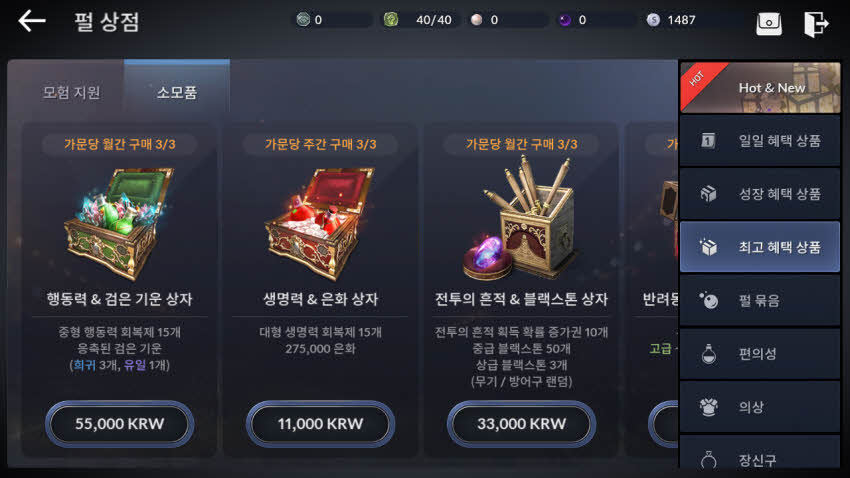Tap the 33,000 KRW price button
The width and height of the screenshot is (850, 478).
[520, 423]
